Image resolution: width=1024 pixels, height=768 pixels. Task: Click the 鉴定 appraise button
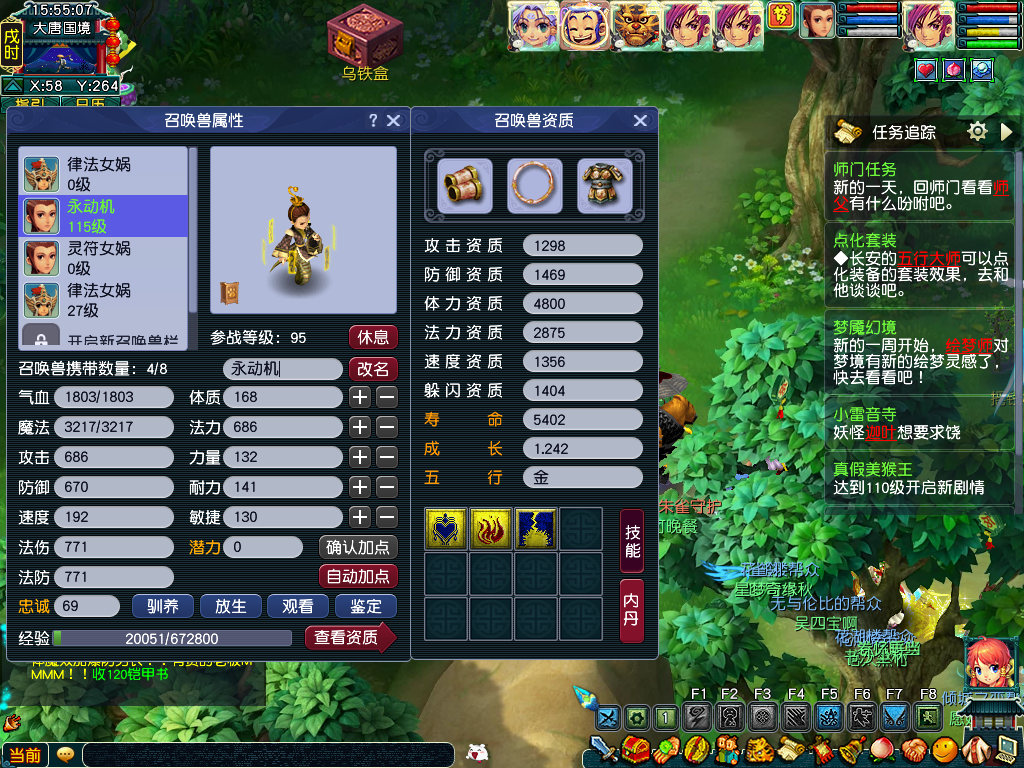[x=366, y=606]
